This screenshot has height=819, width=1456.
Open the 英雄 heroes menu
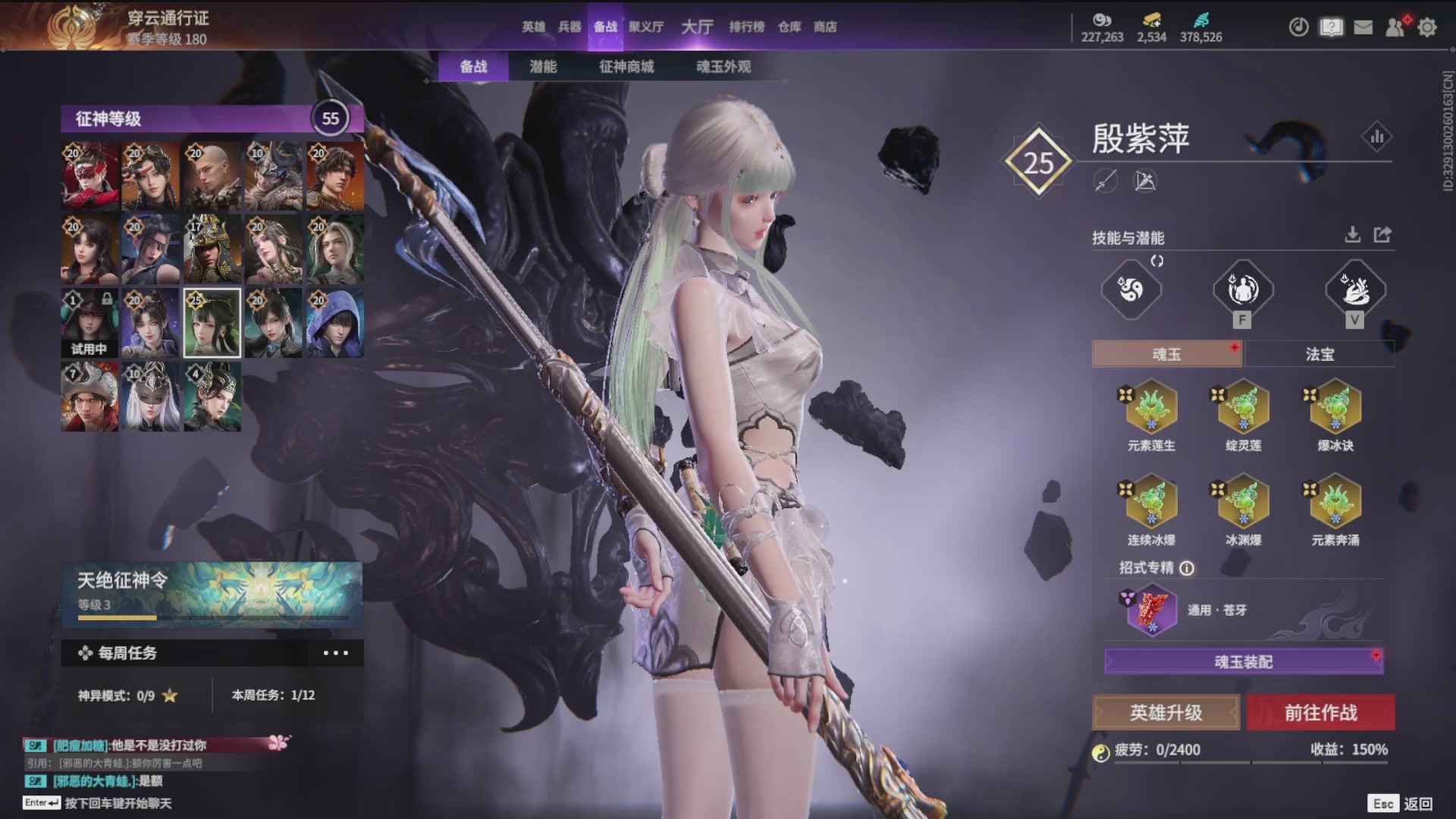tap(533, 27)
